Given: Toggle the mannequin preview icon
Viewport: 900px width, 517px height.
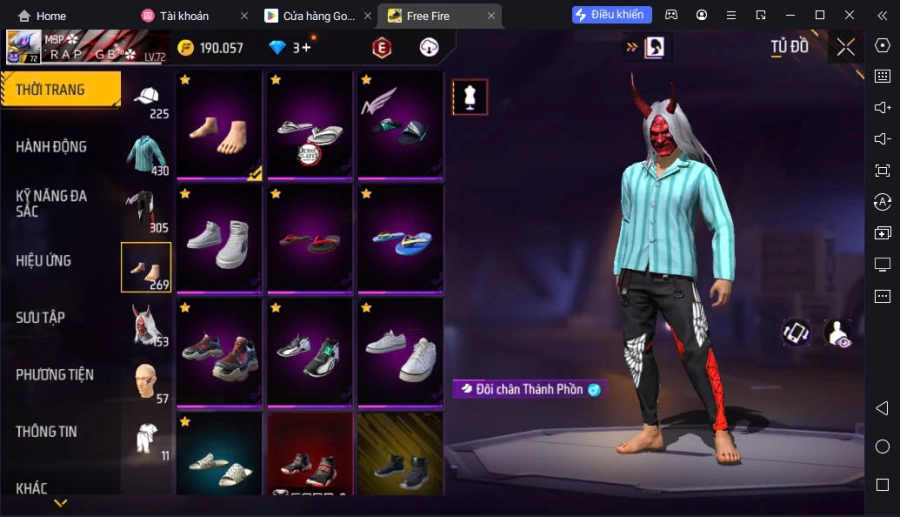Looking at the screenshot, I should pyautogui.click(x=470, y=97).
